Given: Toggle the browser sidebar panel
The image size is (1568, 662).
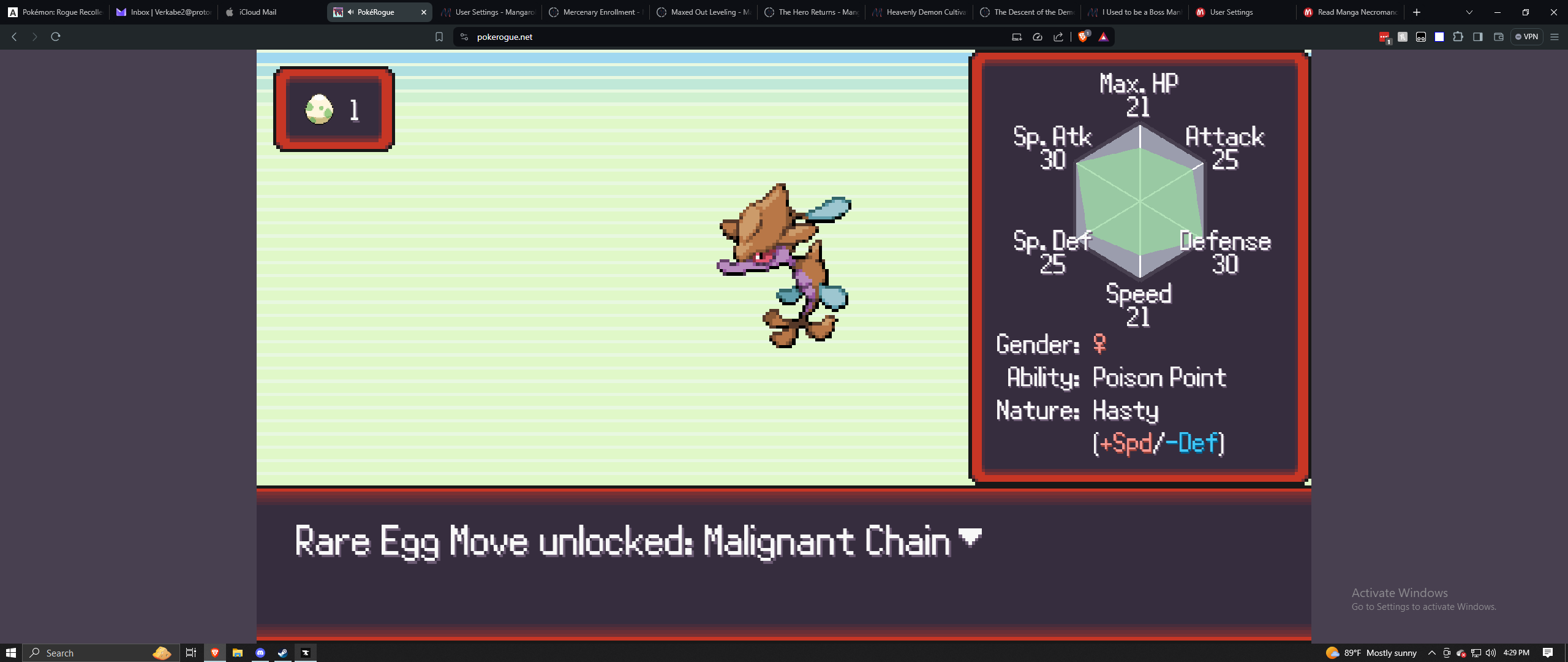Looking at the screenshot, I should (x=1478, y=37).
